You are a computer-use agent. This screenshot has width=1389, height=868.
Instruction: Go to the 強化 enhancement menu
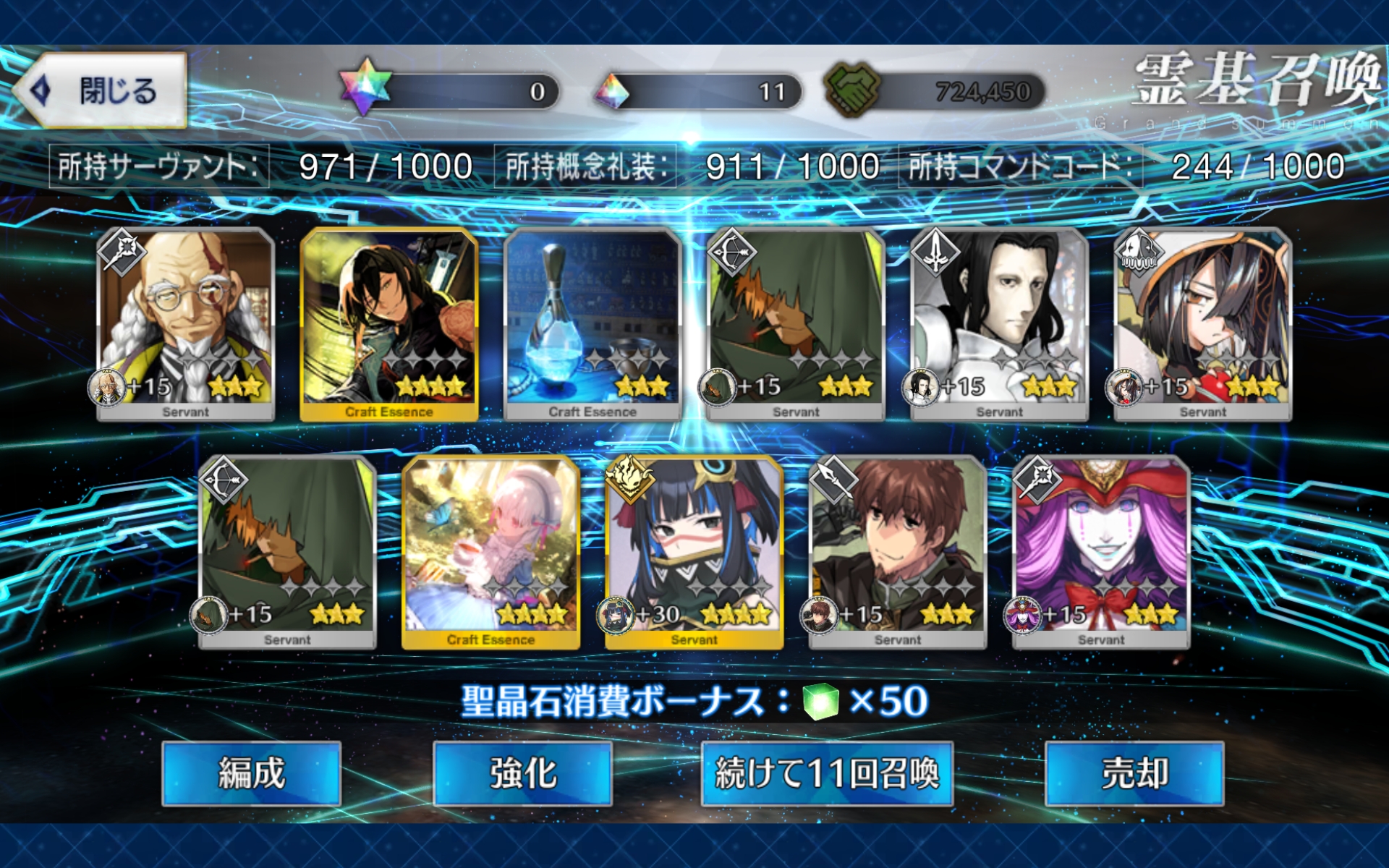(522, 773)
